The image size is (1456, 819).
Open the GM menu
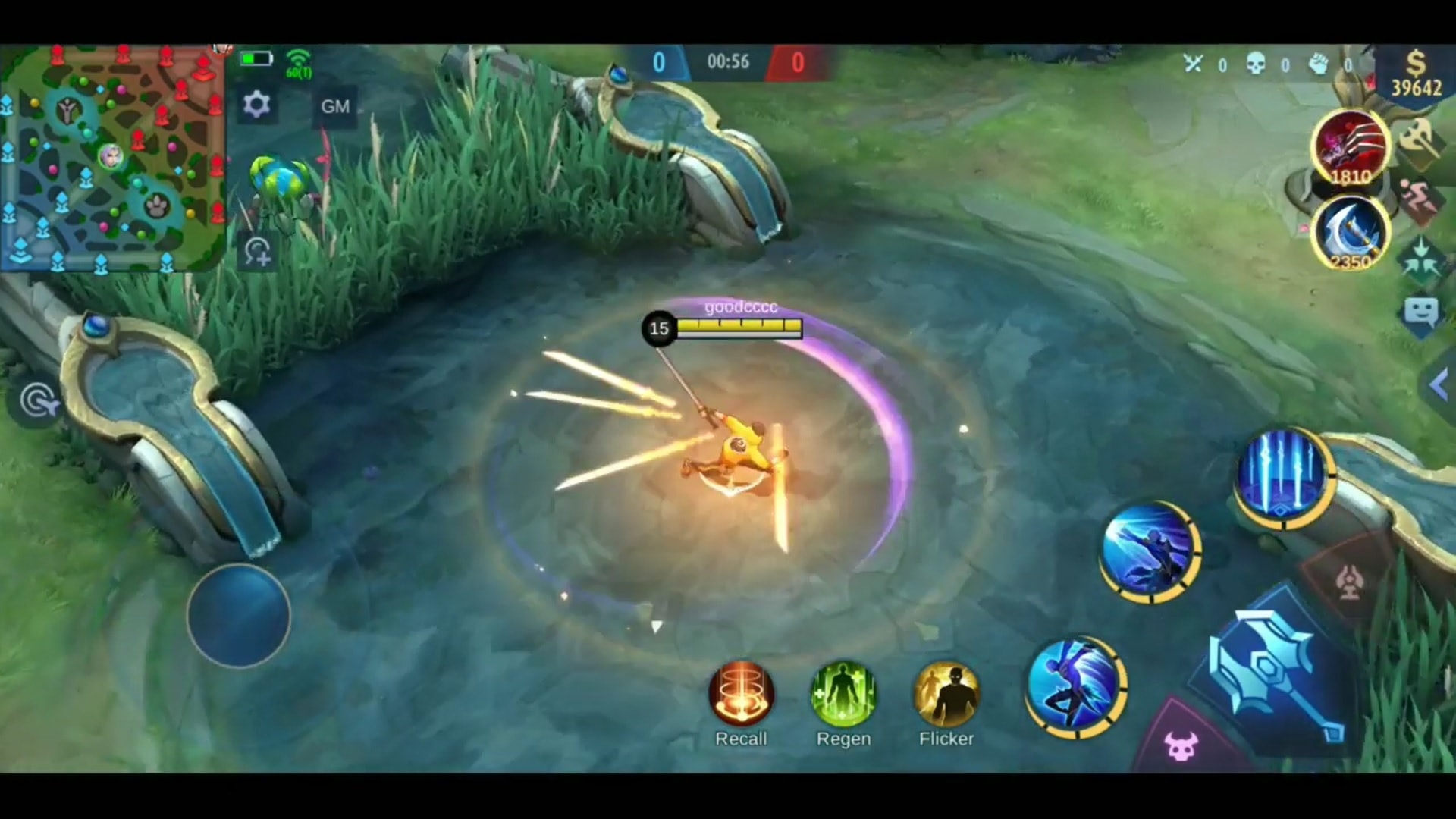click(x=334, y=106)
